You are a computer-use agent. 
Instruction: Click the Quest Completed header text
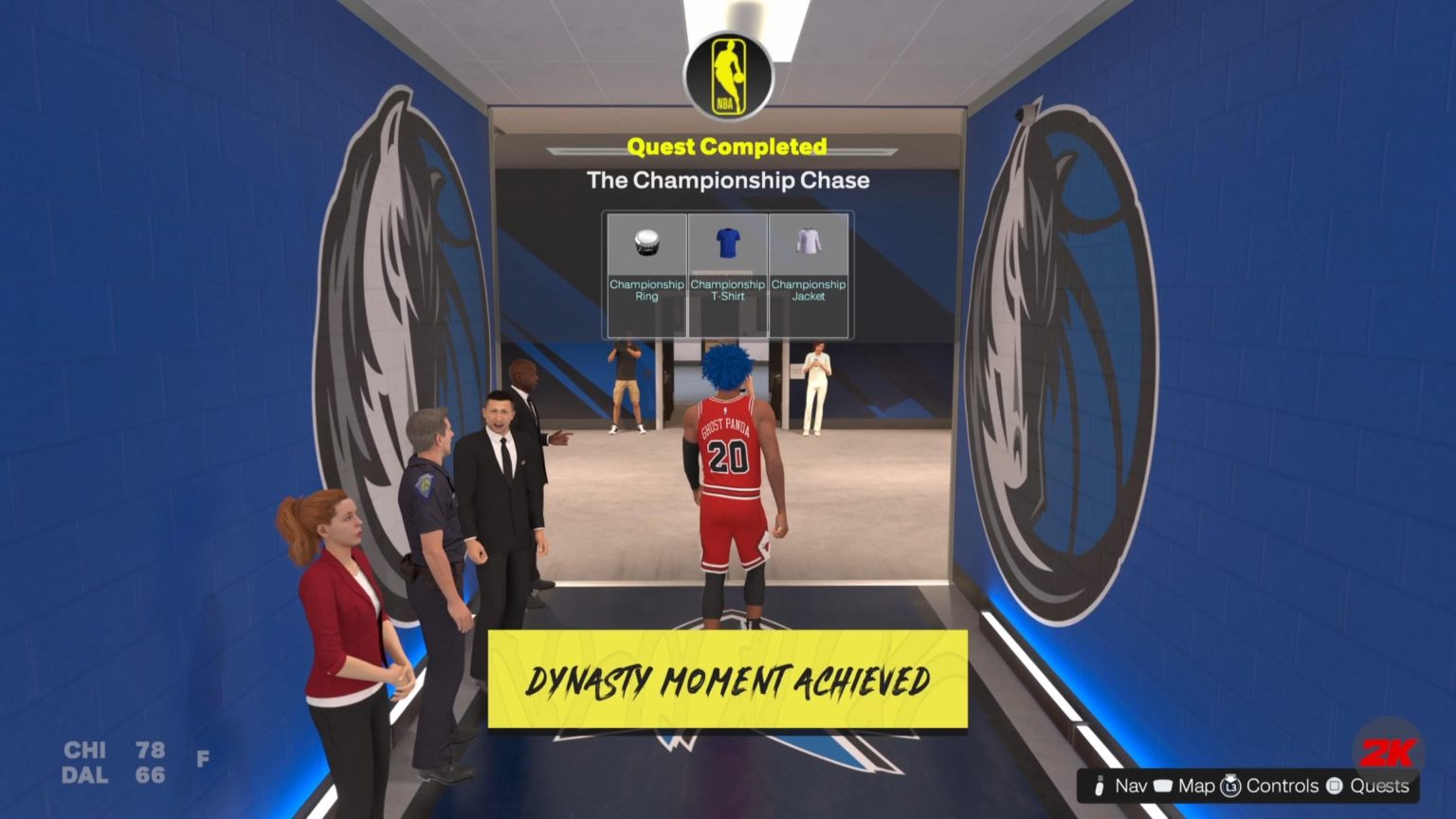coord(727,147)
